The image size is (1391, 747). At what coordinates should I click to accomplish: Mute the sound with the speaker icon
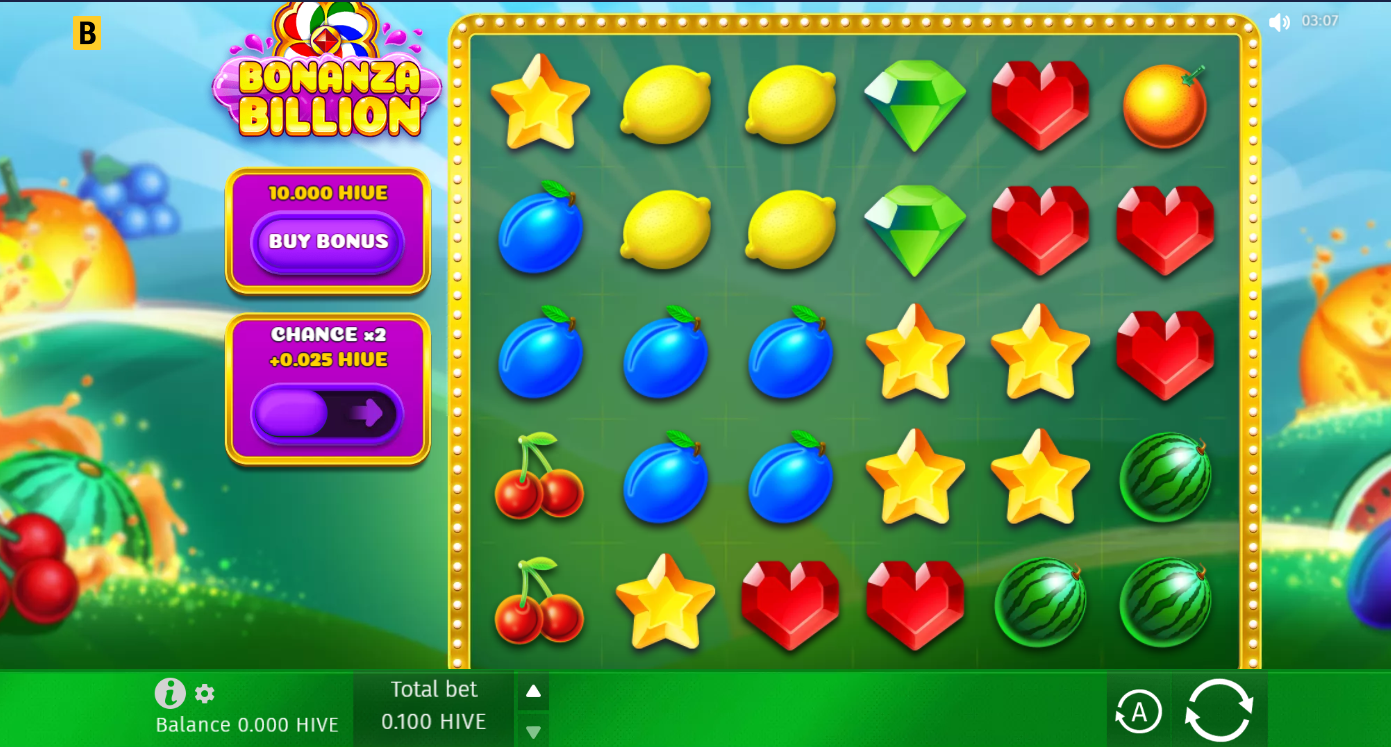(1279, 22)
